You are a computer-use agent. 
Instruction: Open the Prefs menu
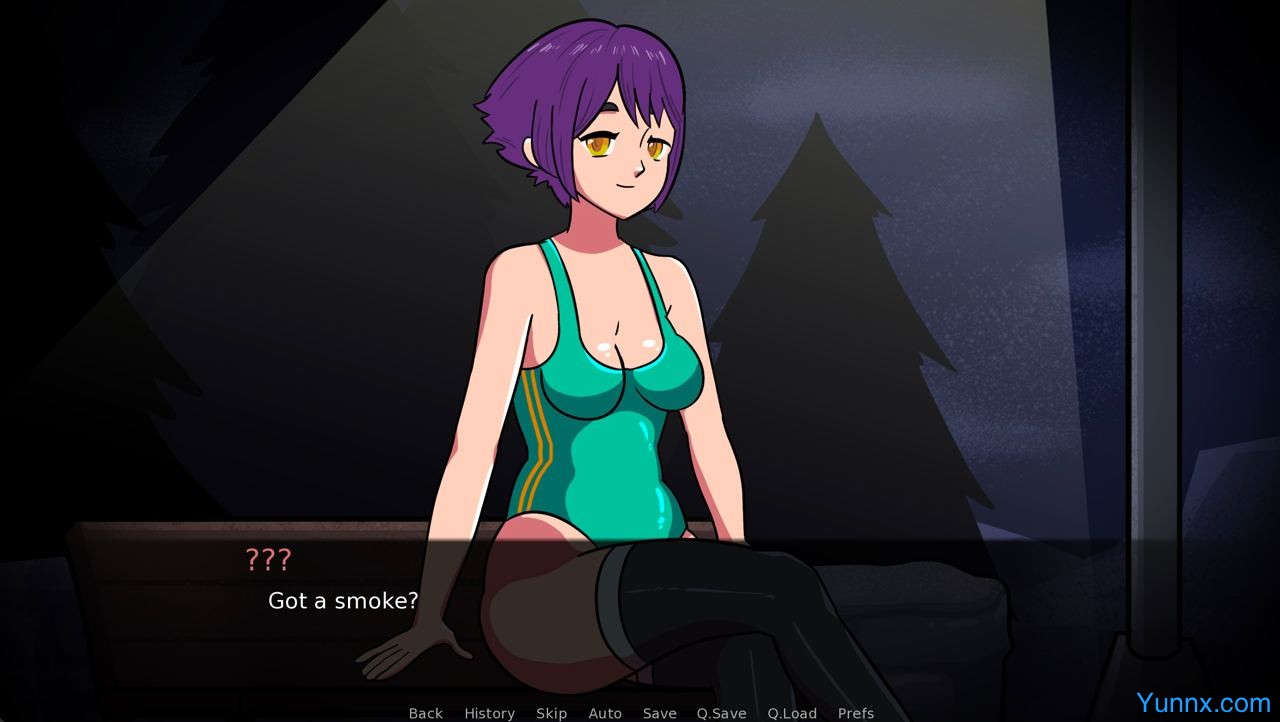coord(855,713)
